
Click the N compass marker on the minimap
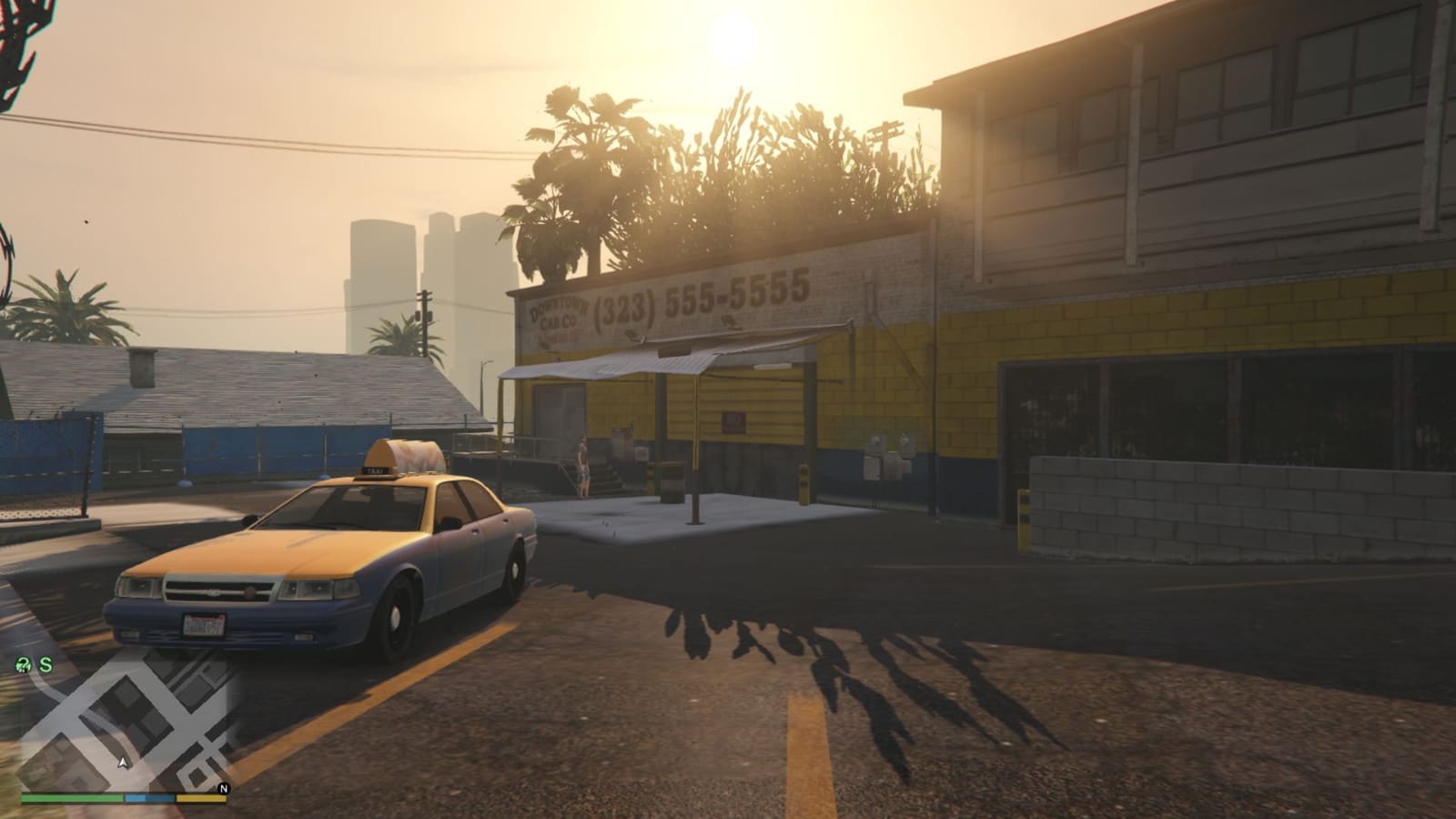pyautogui.click(x=224, y=788)
